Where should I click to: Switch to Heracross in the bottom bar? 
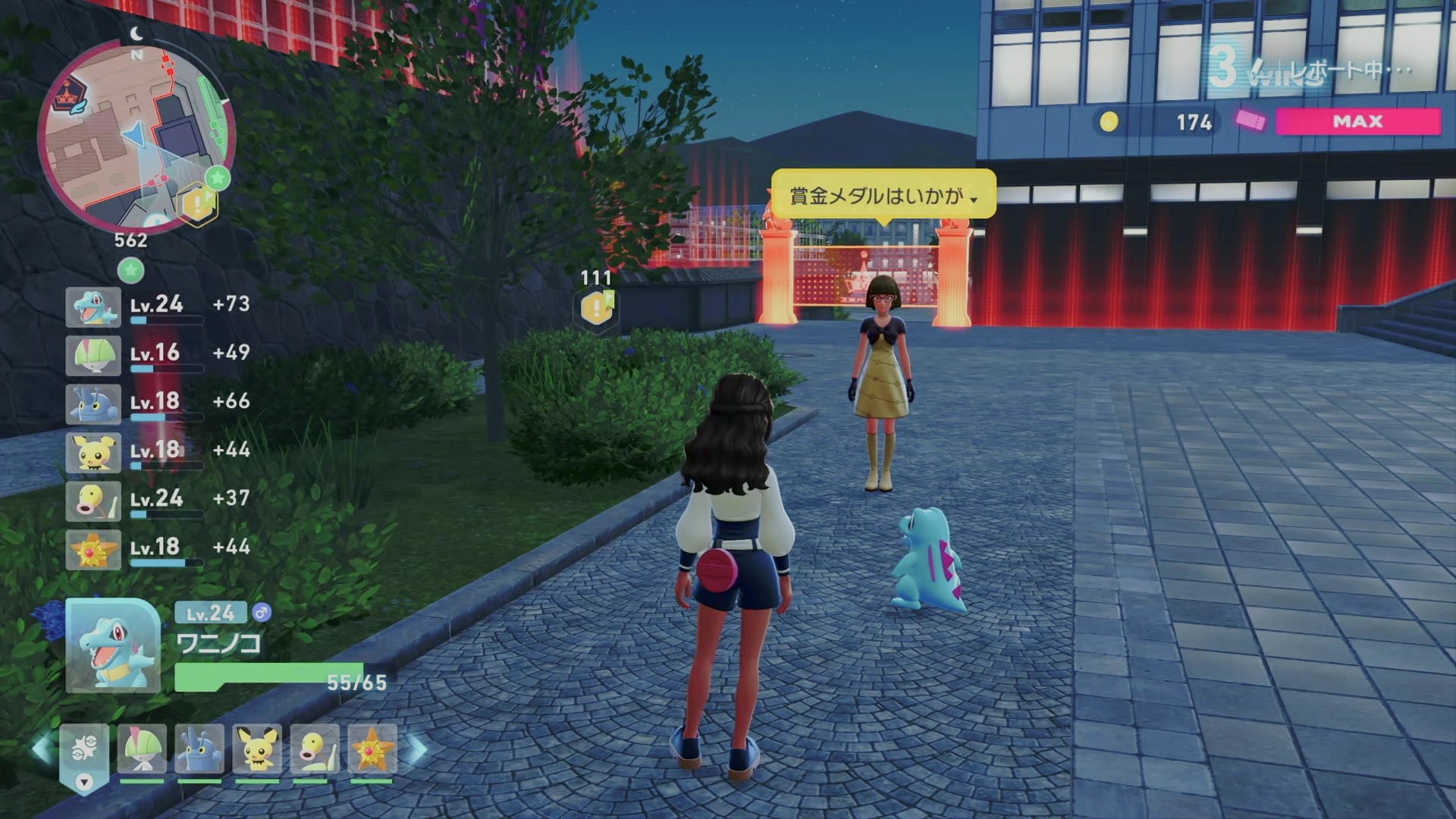(199, 749)
